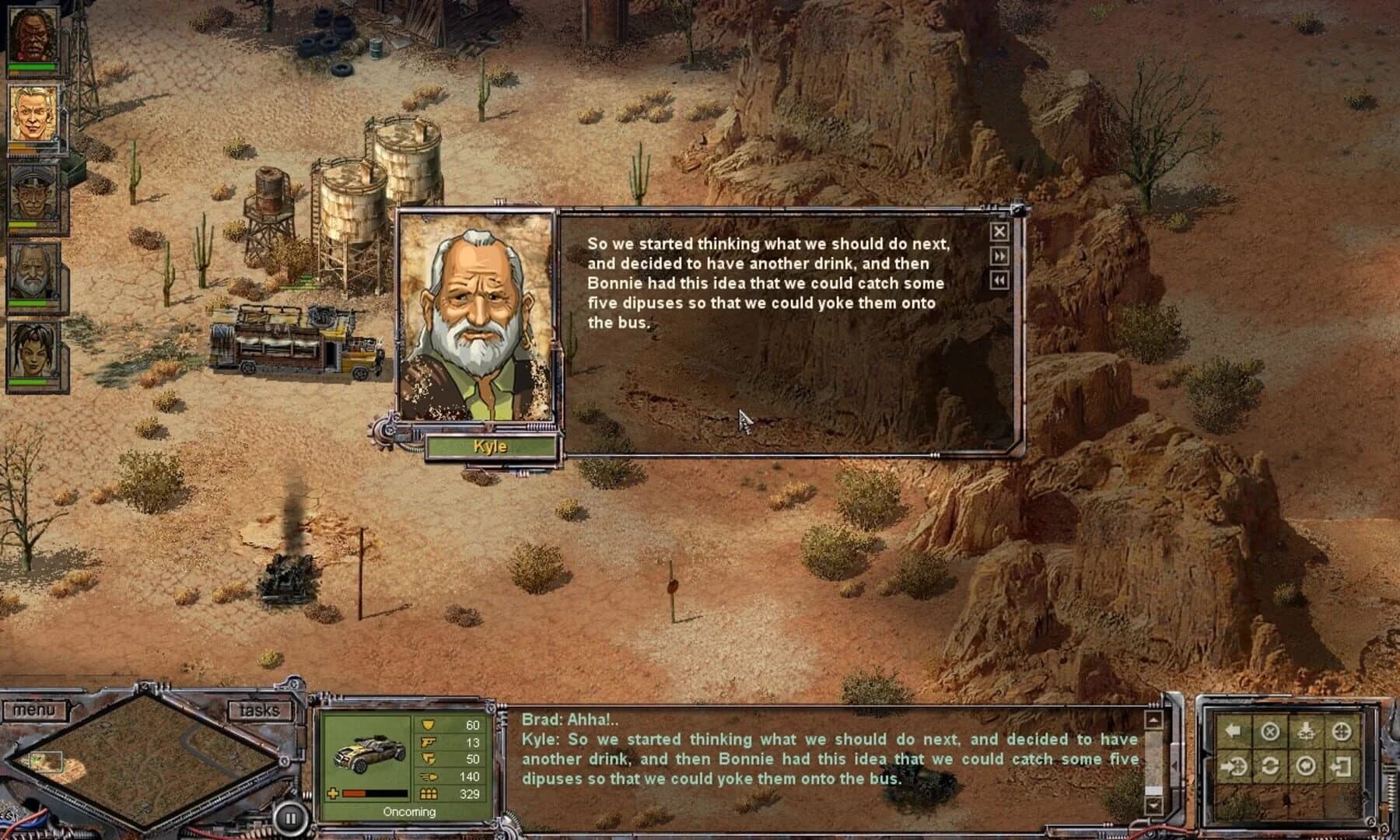Click the money icon showing 329

[429, 793]
